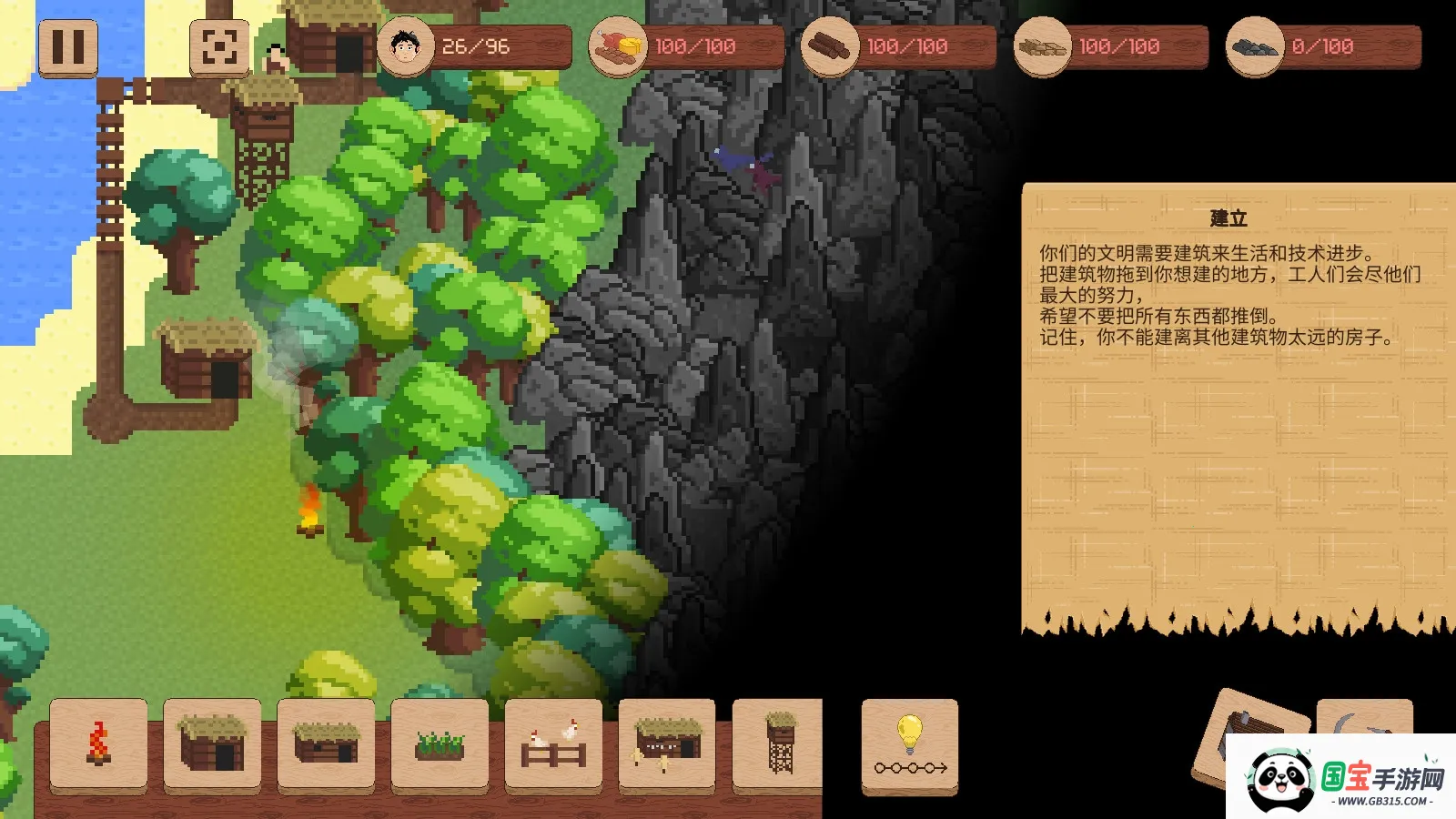
Task: Select the campfire building tile
Action: [98, 743]
